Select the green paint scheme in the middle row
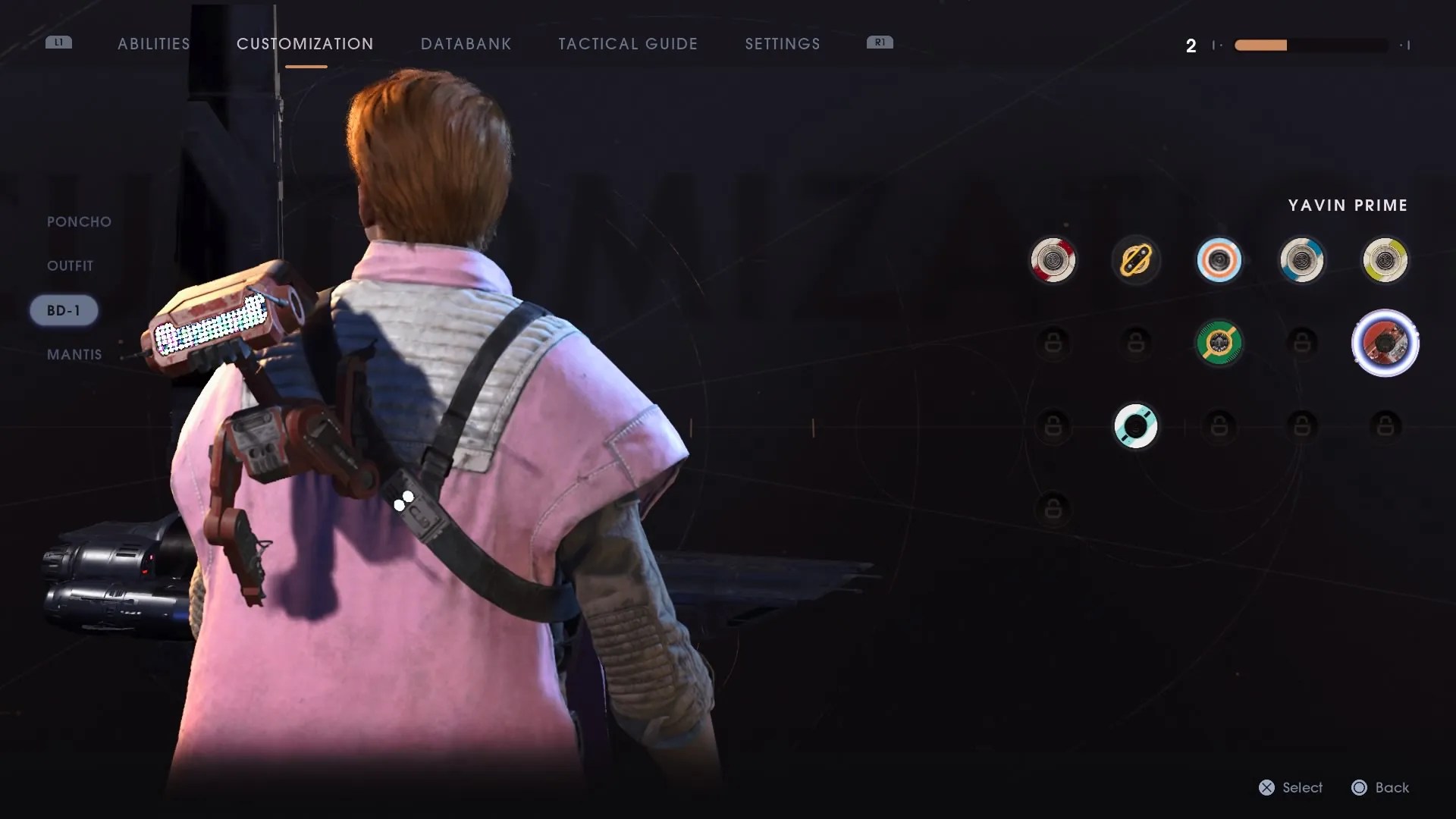This screenshot has height=819, width=1456. coord(1219,343)
